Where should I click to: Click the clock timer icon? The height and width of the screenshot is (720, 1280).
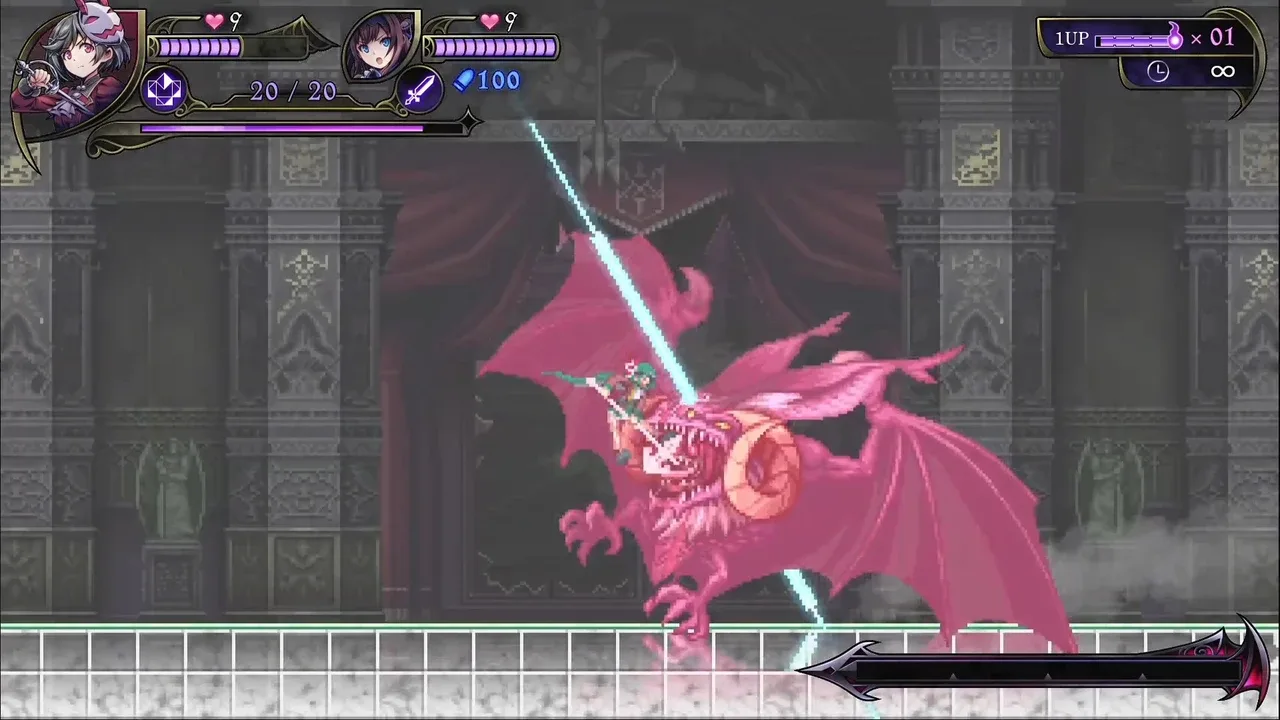pos(1158,71)
